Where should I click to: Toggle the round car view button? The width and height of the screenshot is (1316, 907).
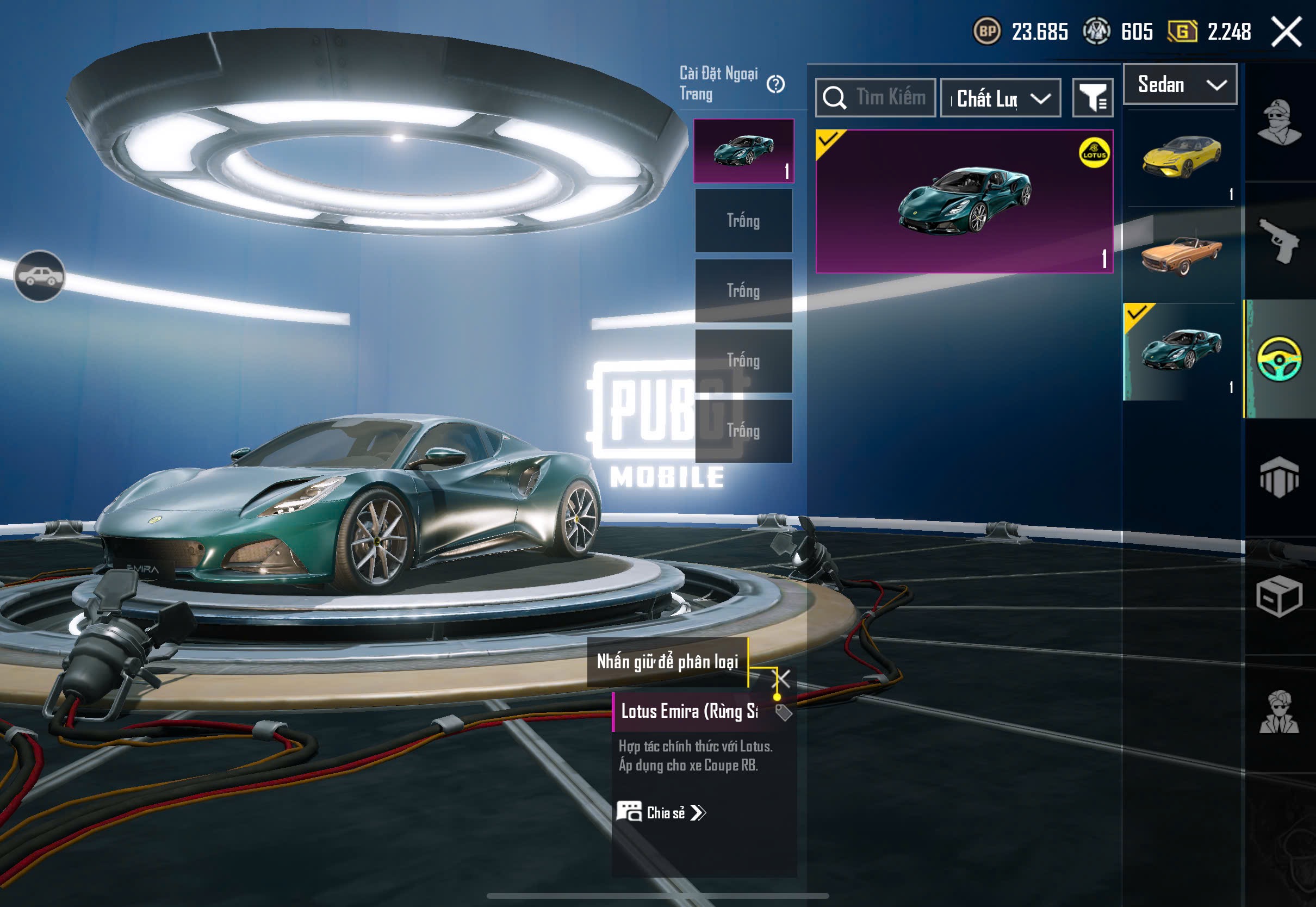pyautogui.click(x=39, y=276)
